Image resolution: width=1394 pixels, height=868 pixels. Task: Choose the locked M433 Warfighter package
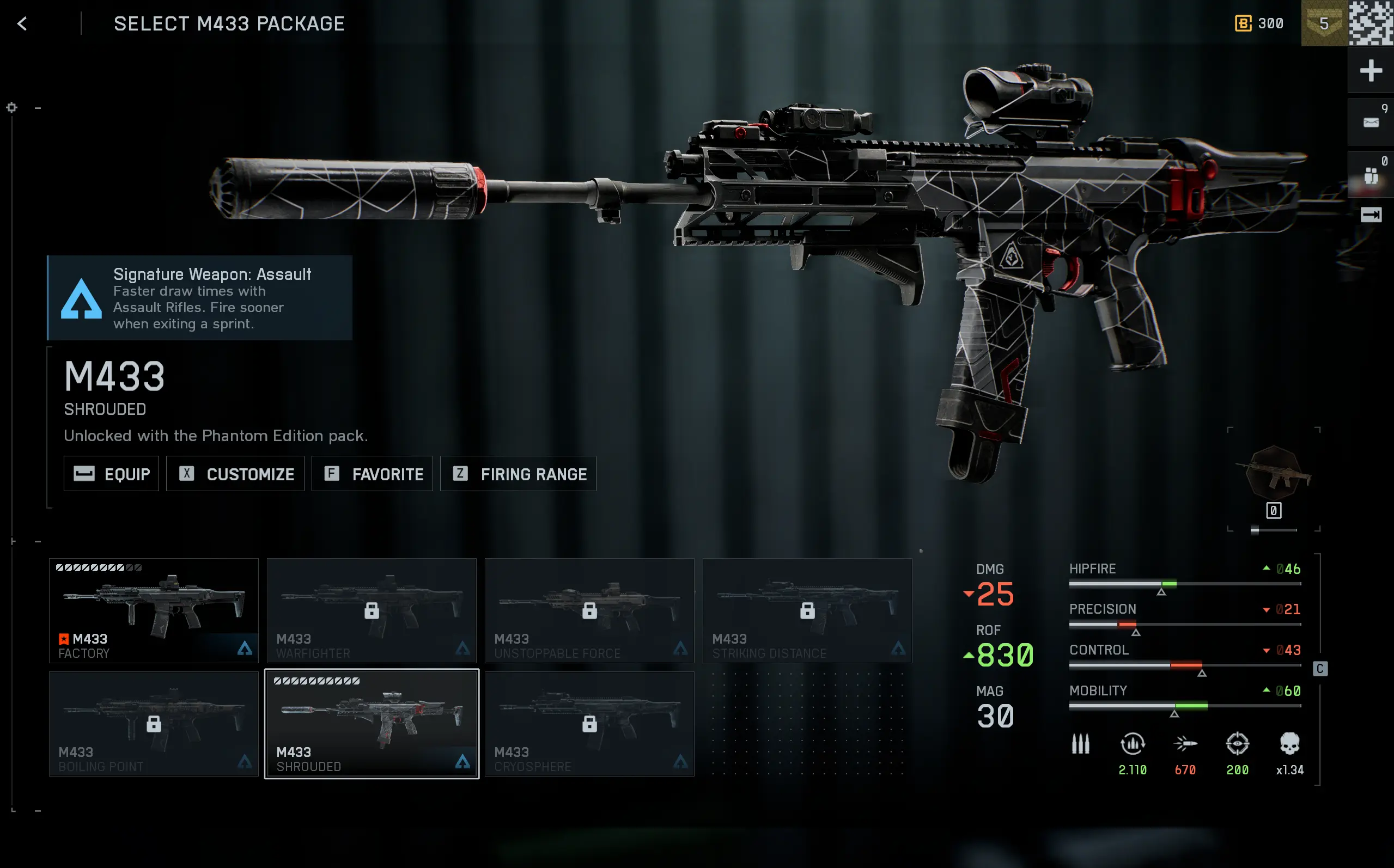372,610
